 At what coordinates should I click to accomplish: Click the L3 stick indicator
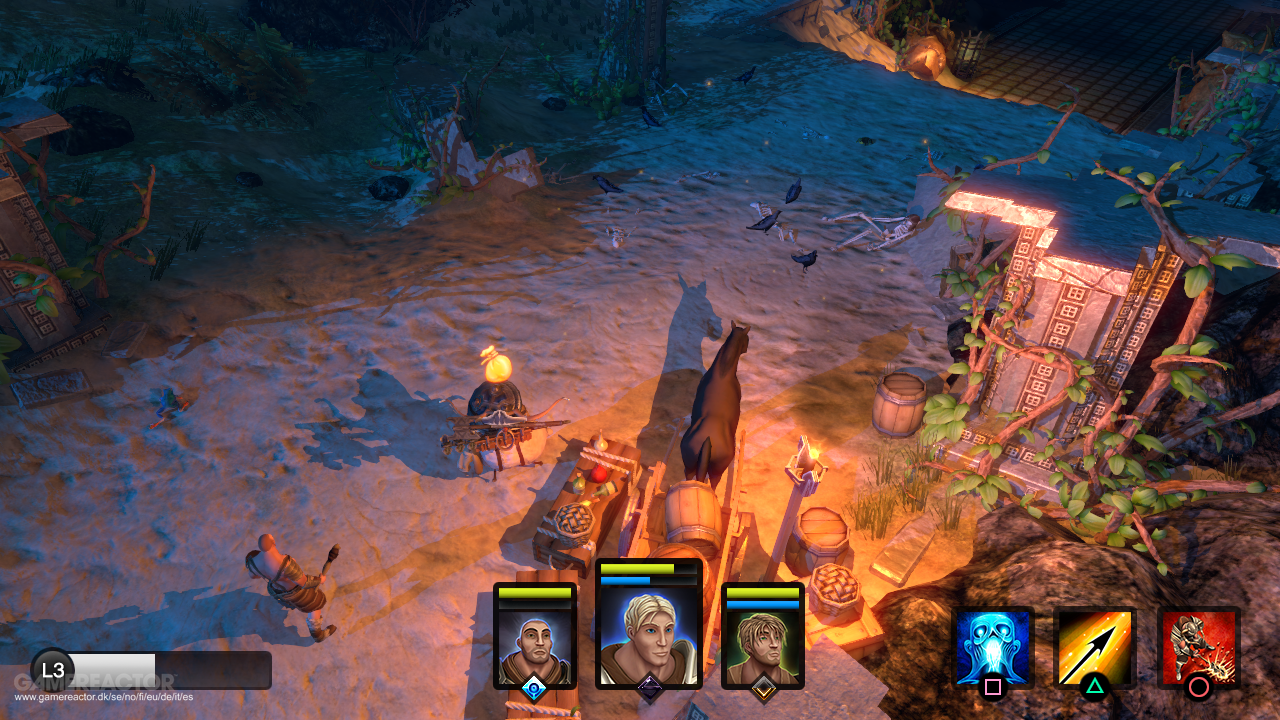pyautogui.click(x=55, y=671)
